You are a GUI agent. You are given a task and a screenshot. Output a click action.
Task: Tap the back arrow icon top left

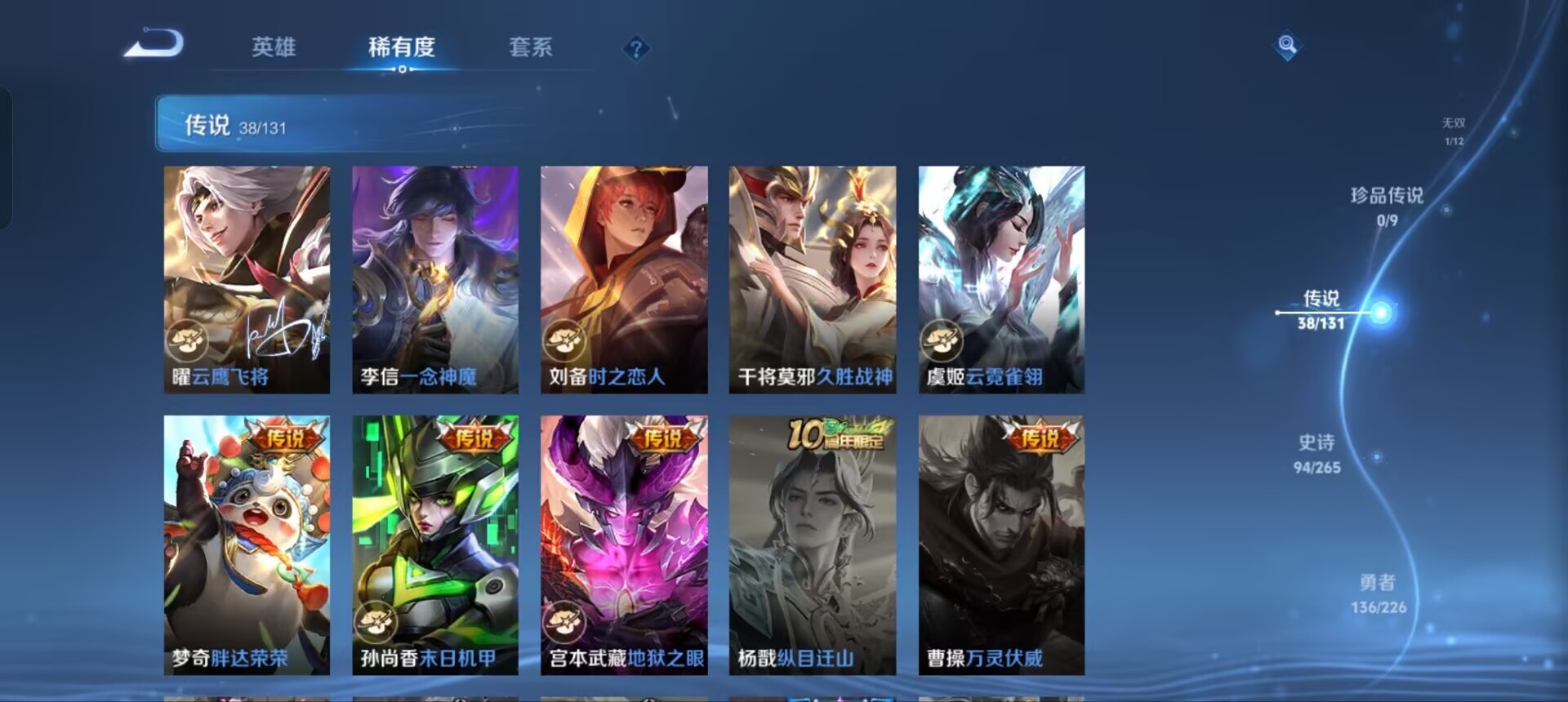[x=155, y=45]
